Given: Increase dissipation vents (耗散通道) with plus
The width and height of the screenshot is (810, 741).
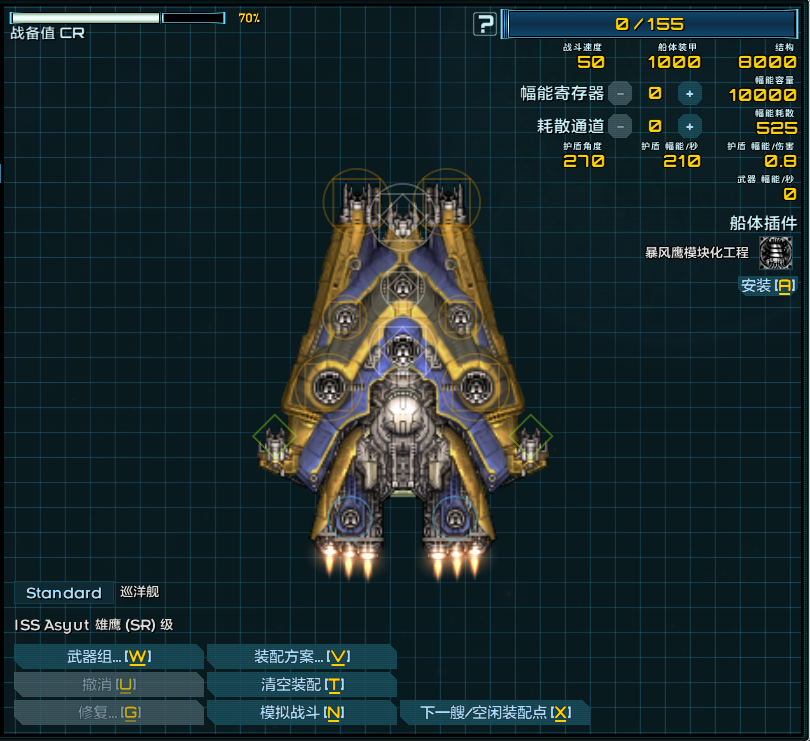Looking at the screenshot, I should tap(689, 126).
